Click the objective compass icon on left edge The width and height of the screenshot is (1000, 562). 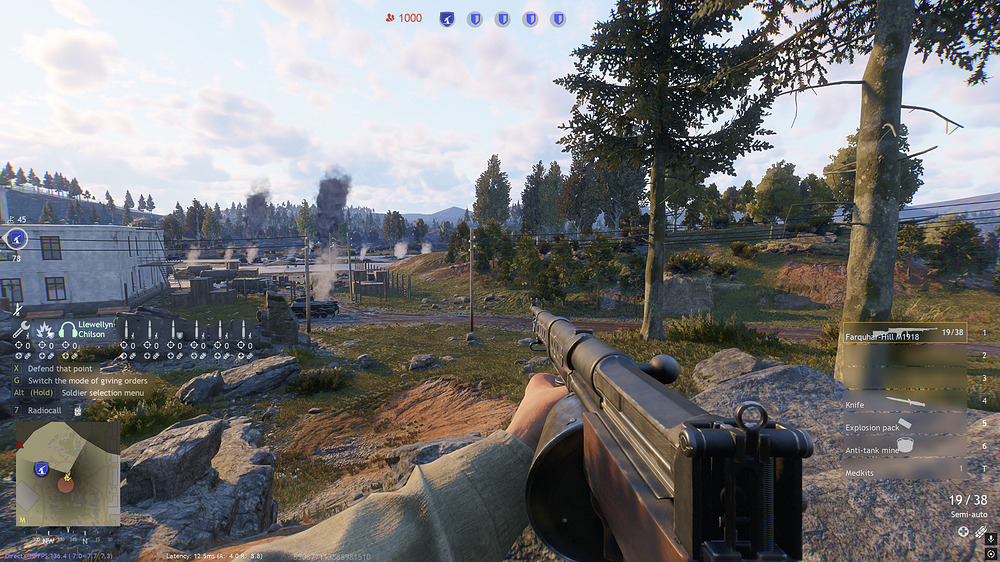click(16, 238)
